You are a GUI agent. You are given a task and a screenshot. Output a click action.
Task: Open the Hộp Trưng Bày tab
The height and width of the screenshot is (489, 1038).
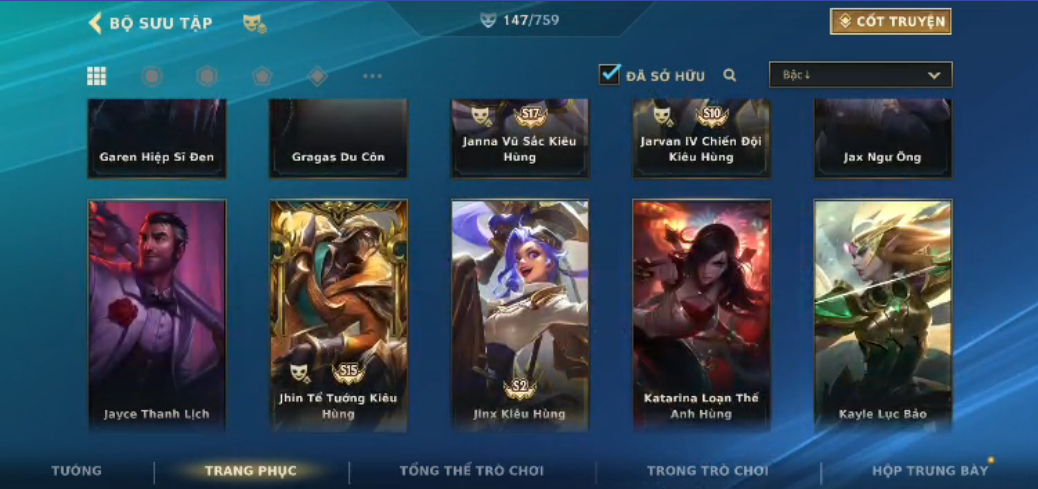click(x=930, y=471)
